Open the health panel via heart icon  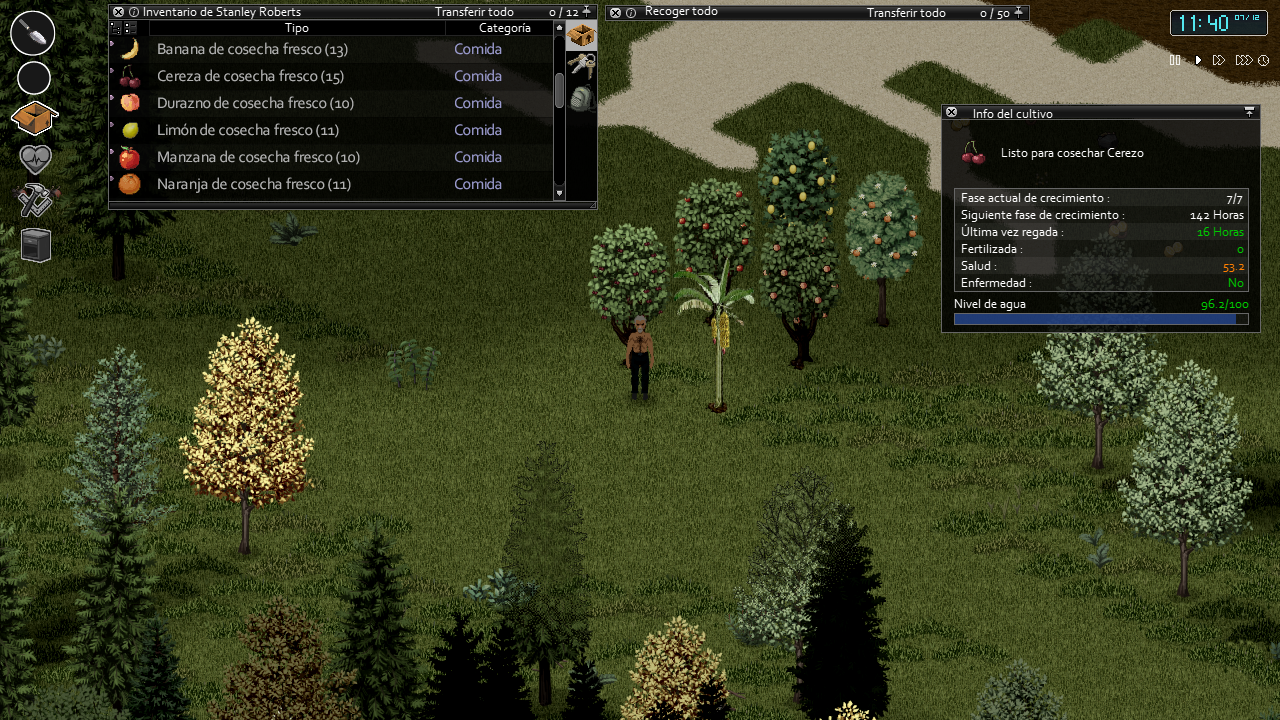tap(33, 158)
